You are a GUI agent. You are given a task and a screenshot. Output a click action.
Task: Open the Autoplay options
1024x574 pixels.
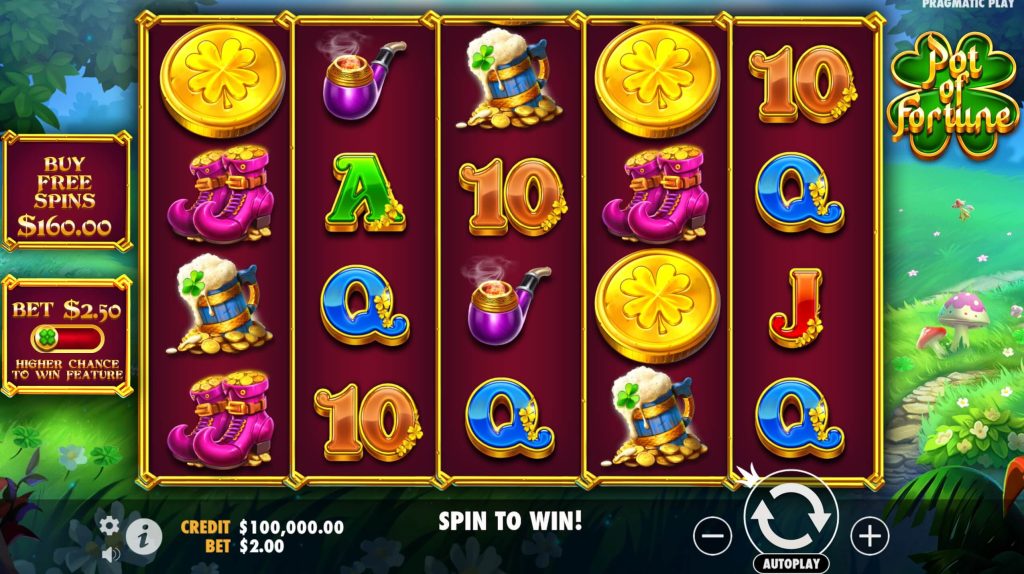791,563
